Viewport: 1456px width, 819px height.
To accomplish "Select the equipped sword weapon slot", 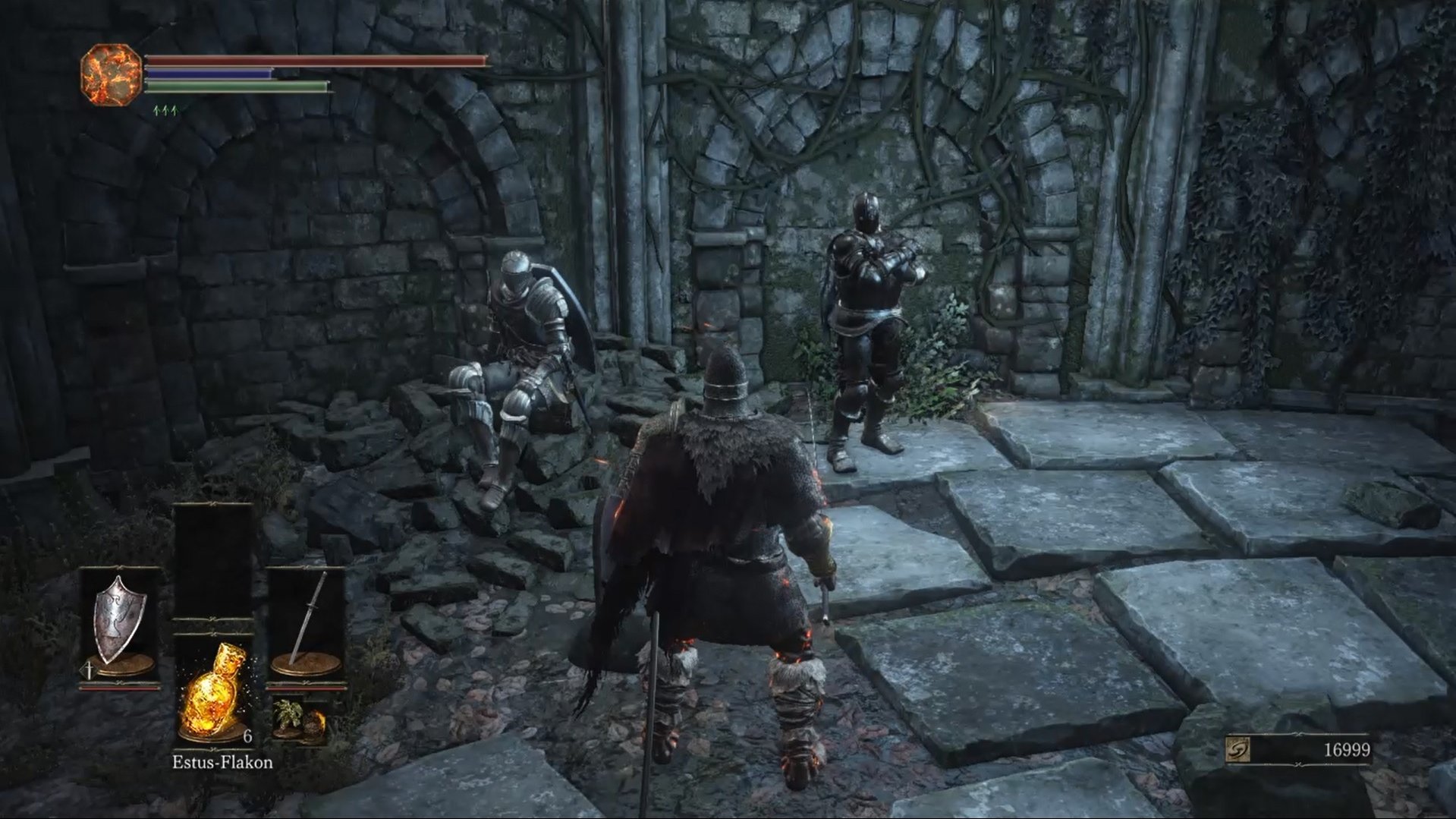I will pyautogui.click(x=307, y=622).
